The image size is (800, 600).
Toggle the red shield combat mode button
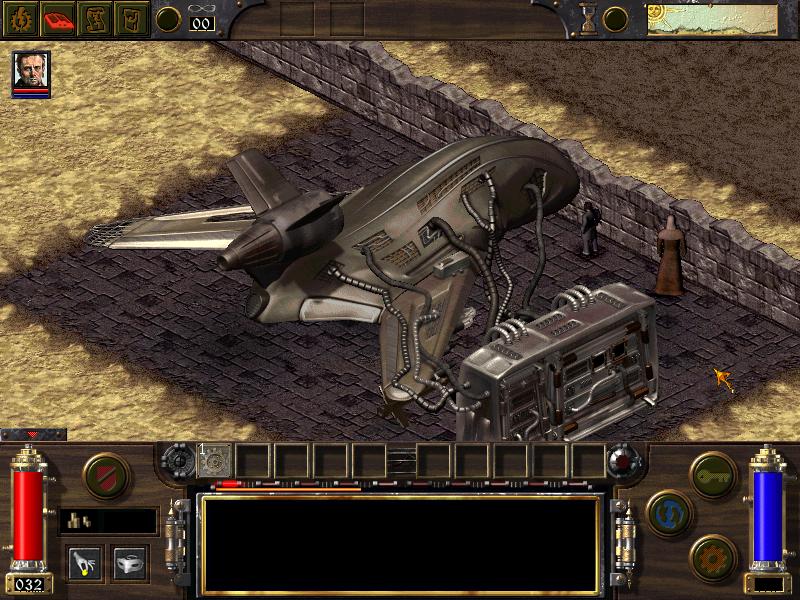click(x=104, y=476)
